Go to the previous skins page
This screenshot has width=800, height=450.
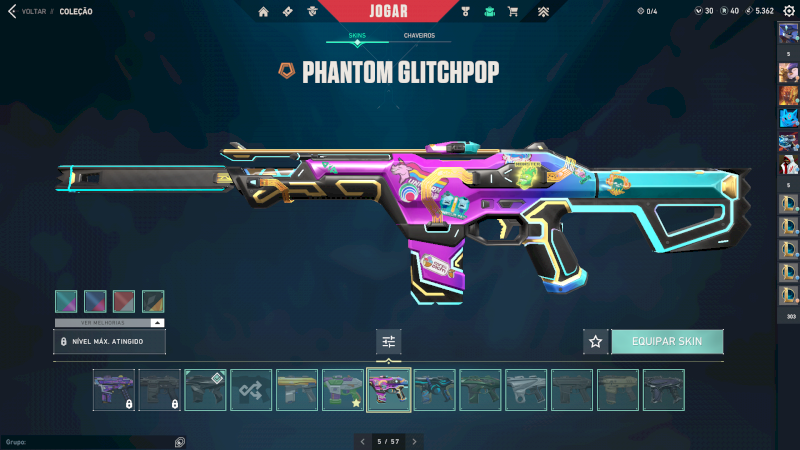click(362, 441)
